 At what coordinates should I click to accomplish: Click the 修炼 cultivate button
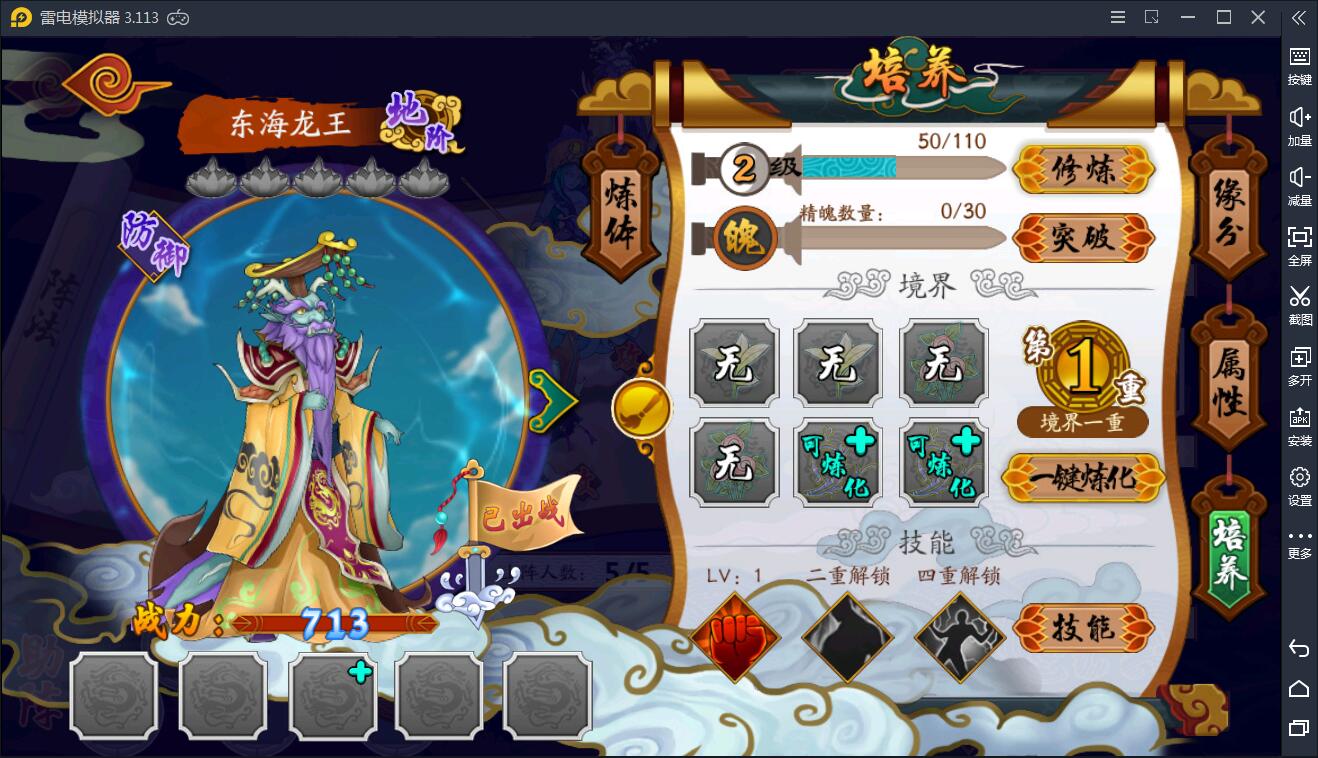tap(1083, 170)
